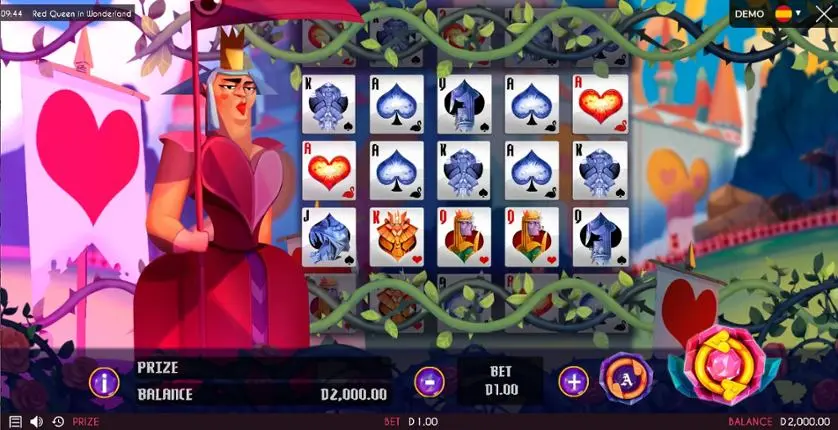Open the purple info paytable button
Viewport: 838px width, 430px height.
(x=104, y=381)
